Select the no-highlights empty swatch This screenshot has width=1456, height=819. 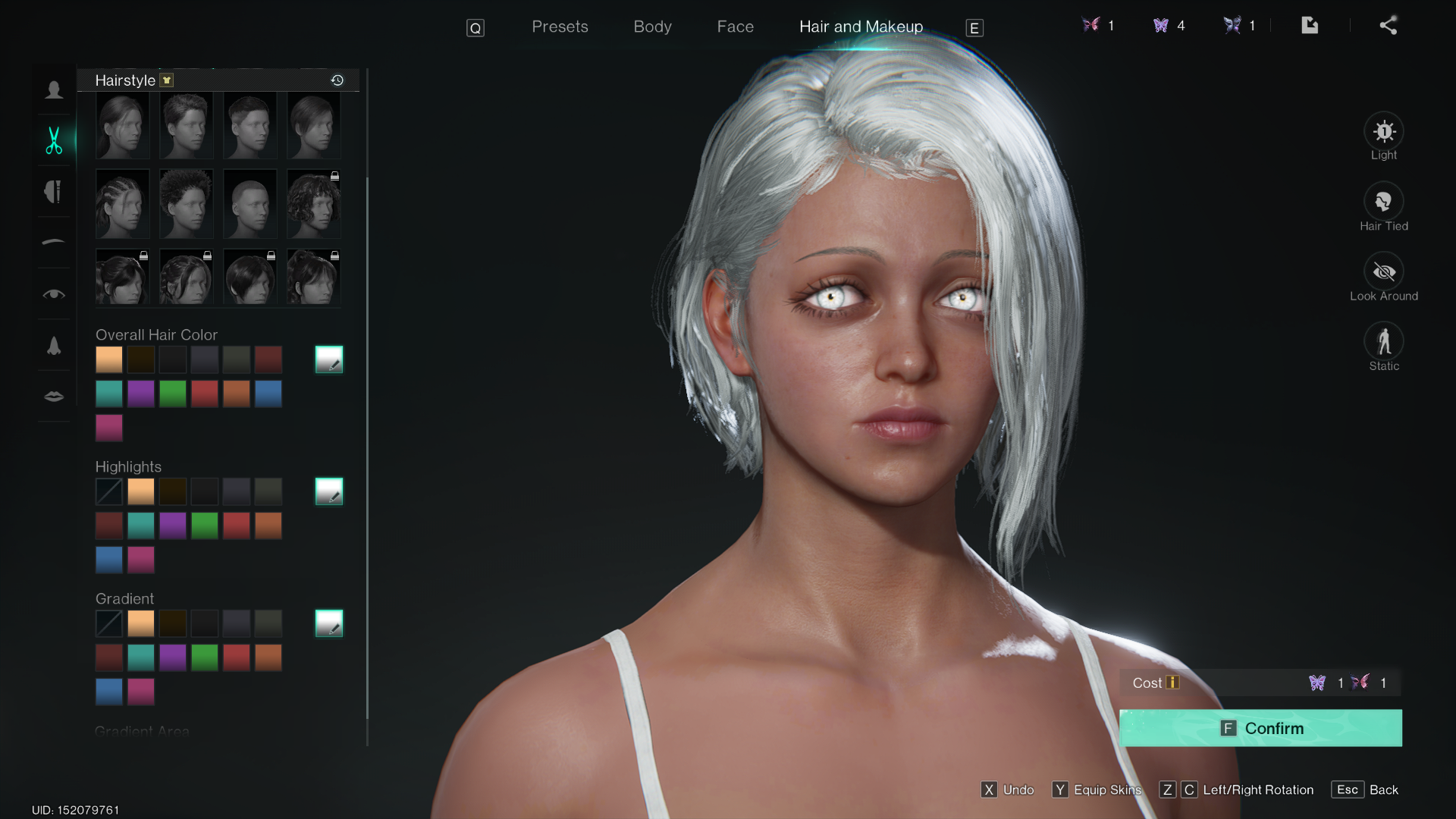pyautogui.click(x=109, y=491)
